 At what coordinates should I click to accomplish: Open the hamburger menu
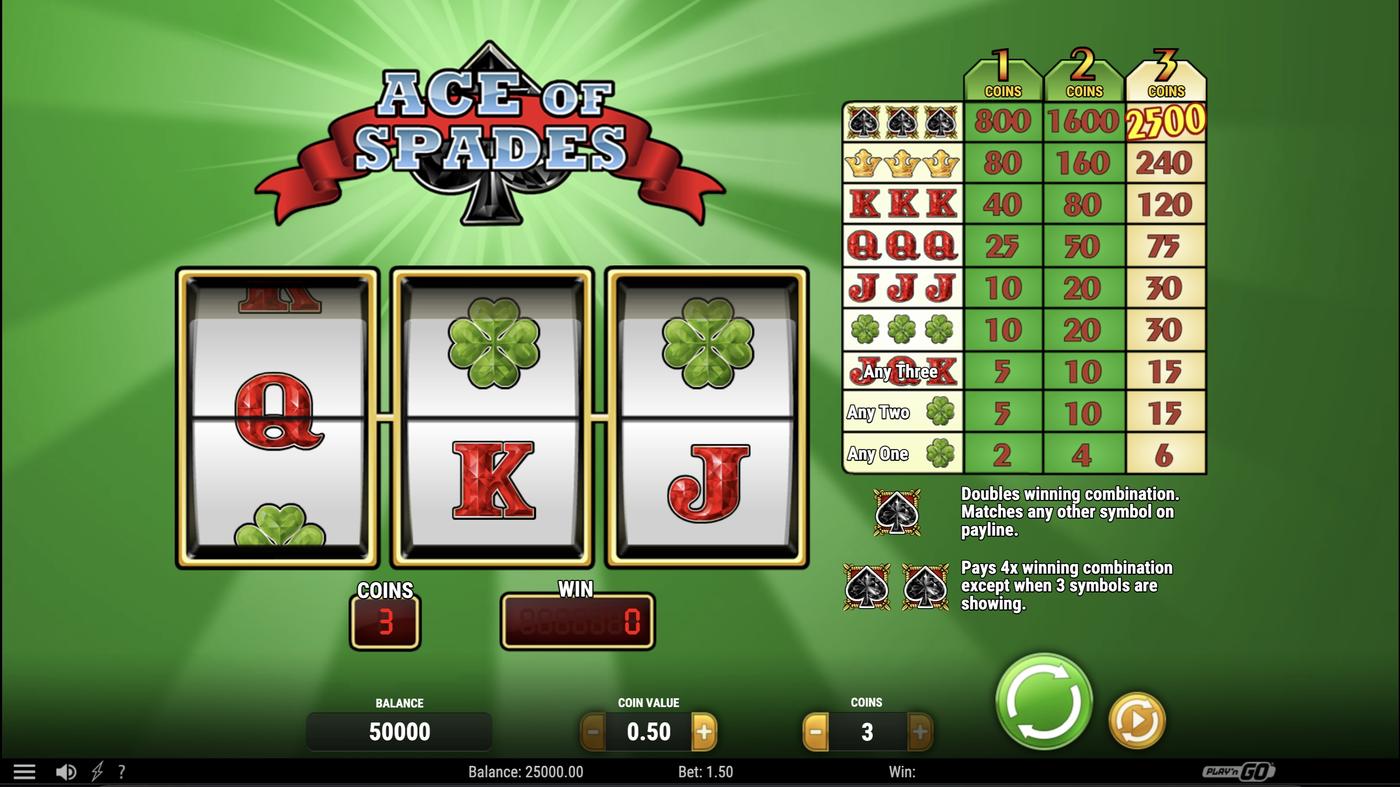[x=25, y=770]
